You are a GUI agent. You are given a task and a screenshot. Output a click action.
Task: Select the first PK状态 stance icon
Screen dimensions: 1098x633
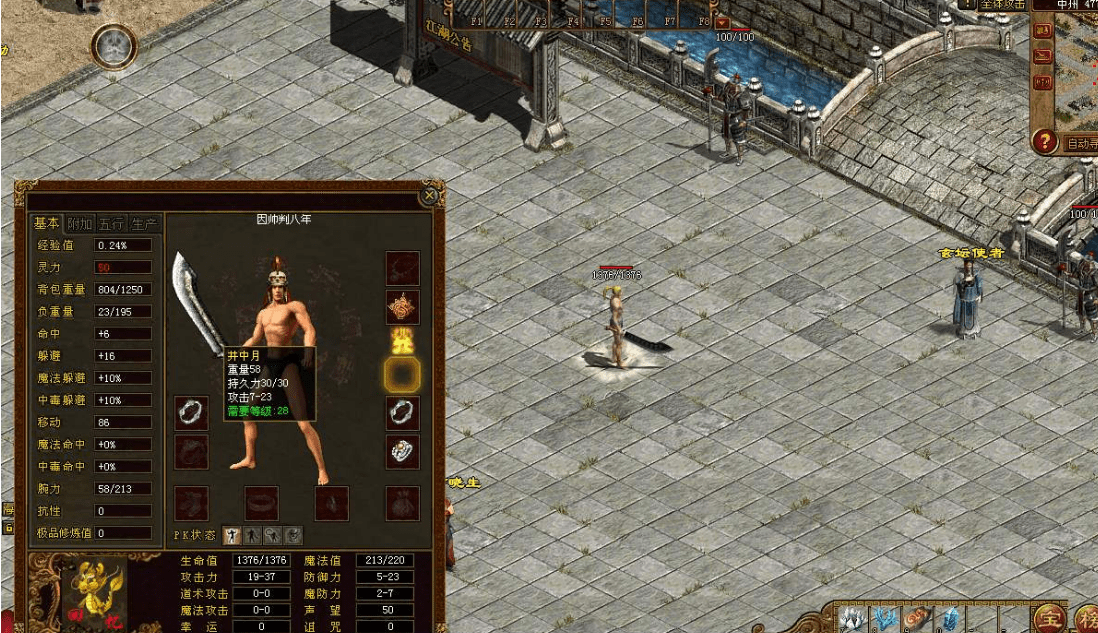[x=232, y=536]
